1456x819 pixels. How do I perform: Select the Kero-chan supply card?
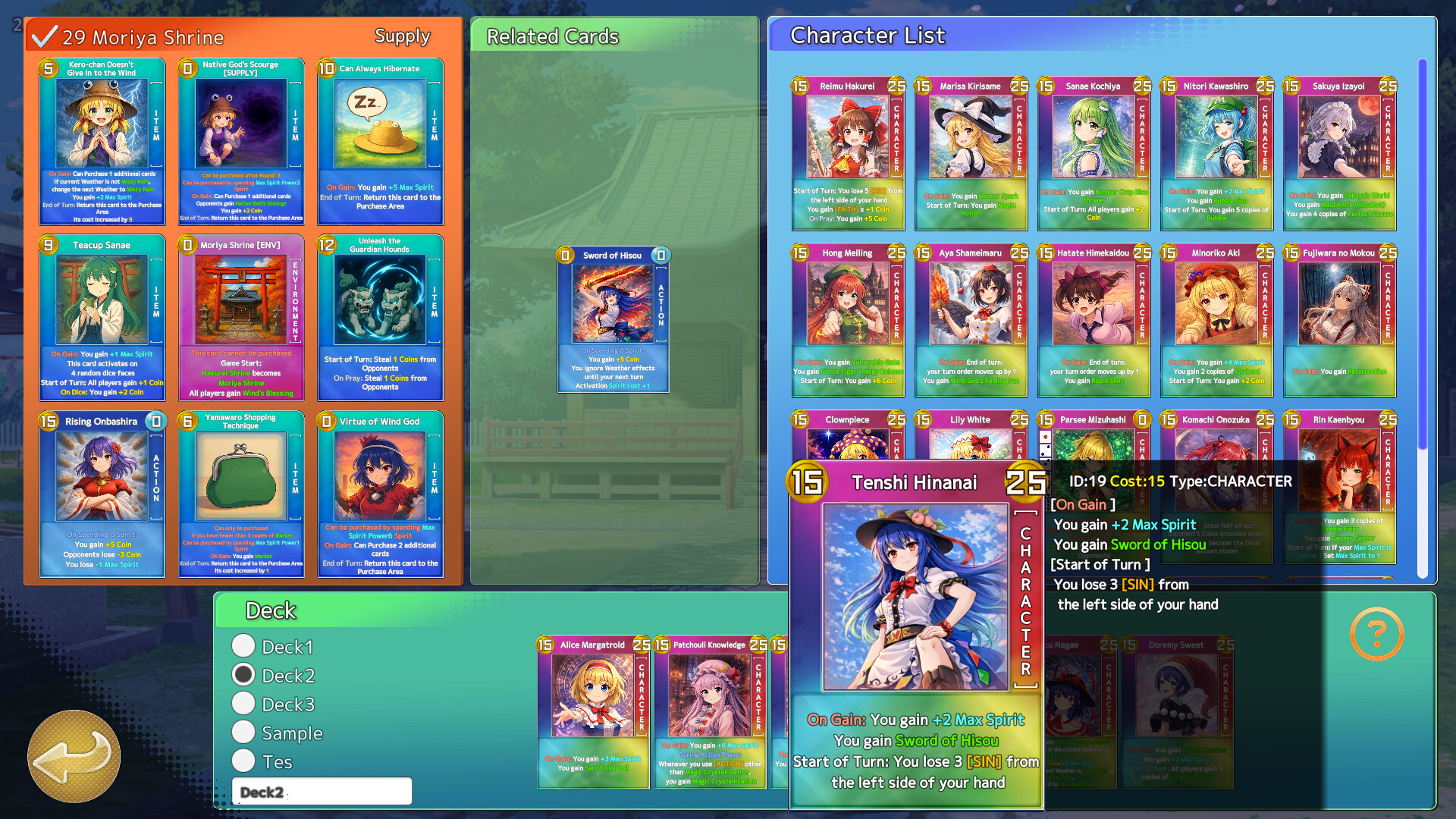[x=103, y=143]
